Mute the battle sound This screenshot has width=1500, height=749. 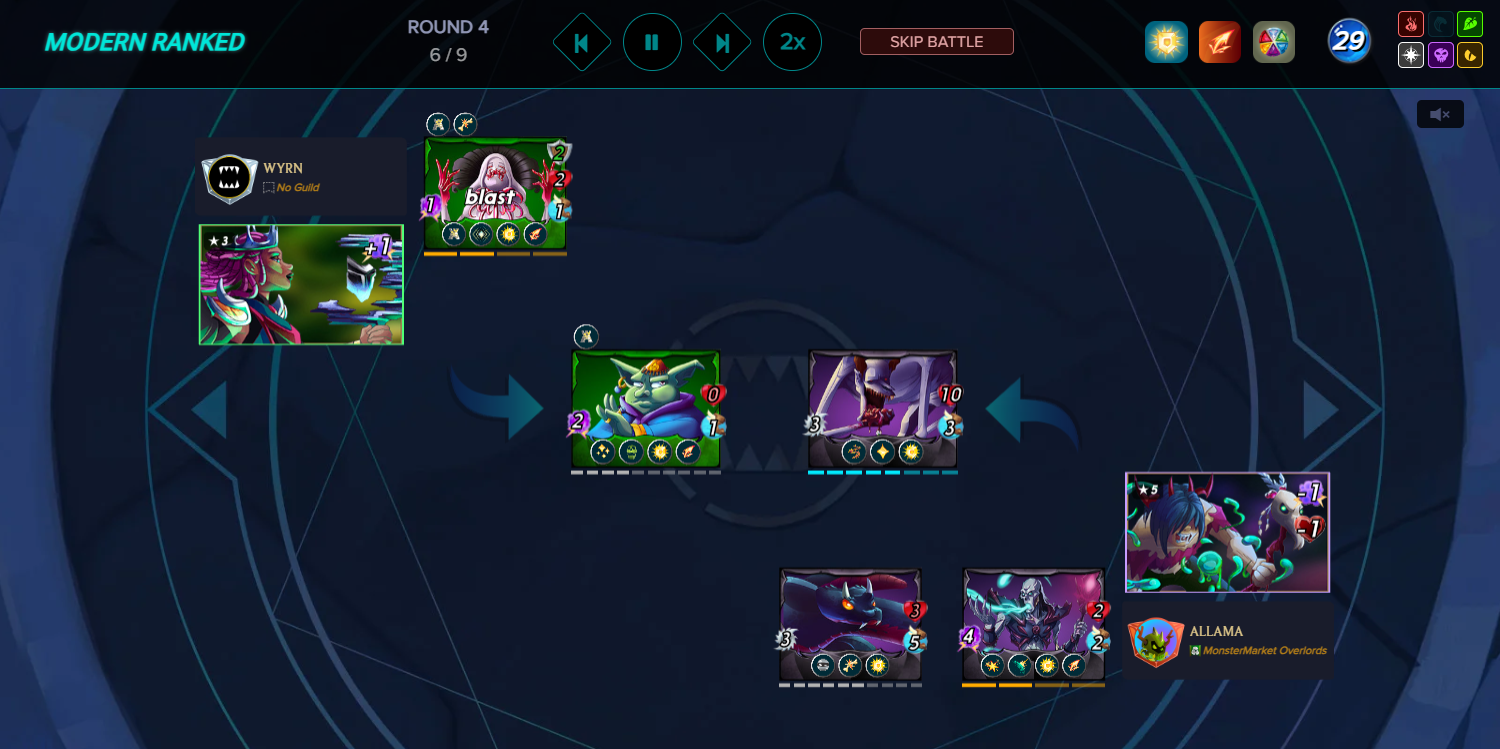pyautogui.click(x=1439, y=114)
